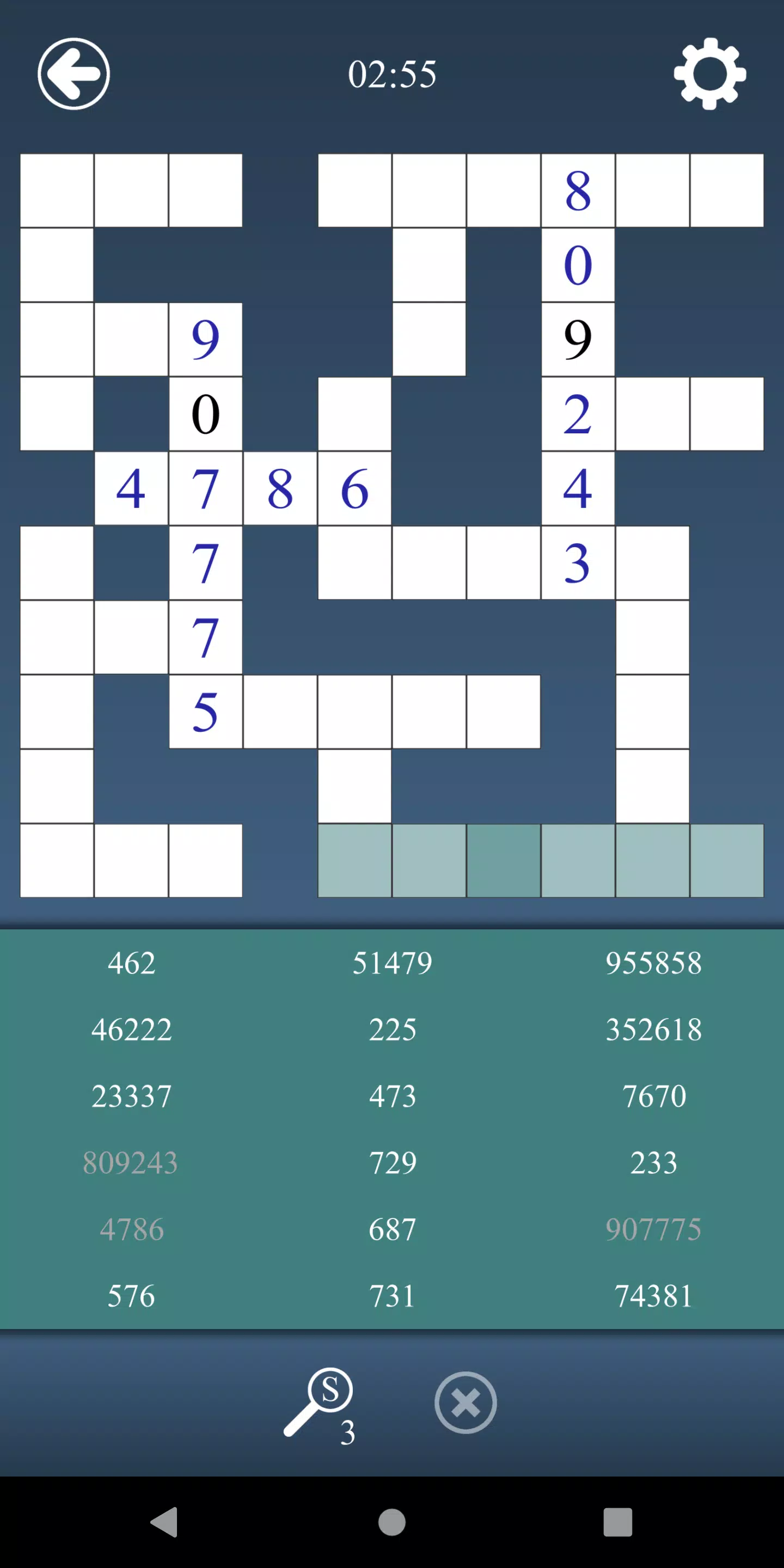Open the settings gear menu
The image size is (784, 1568).
point(710,74)
